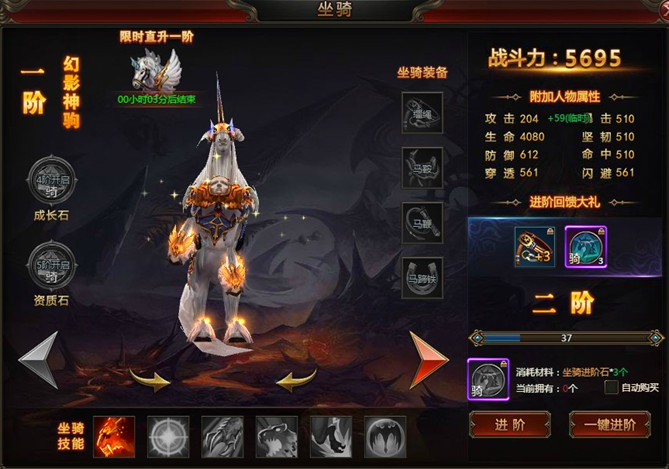
Task: View the belt +3 advancement reward
Action: [535, 246]
